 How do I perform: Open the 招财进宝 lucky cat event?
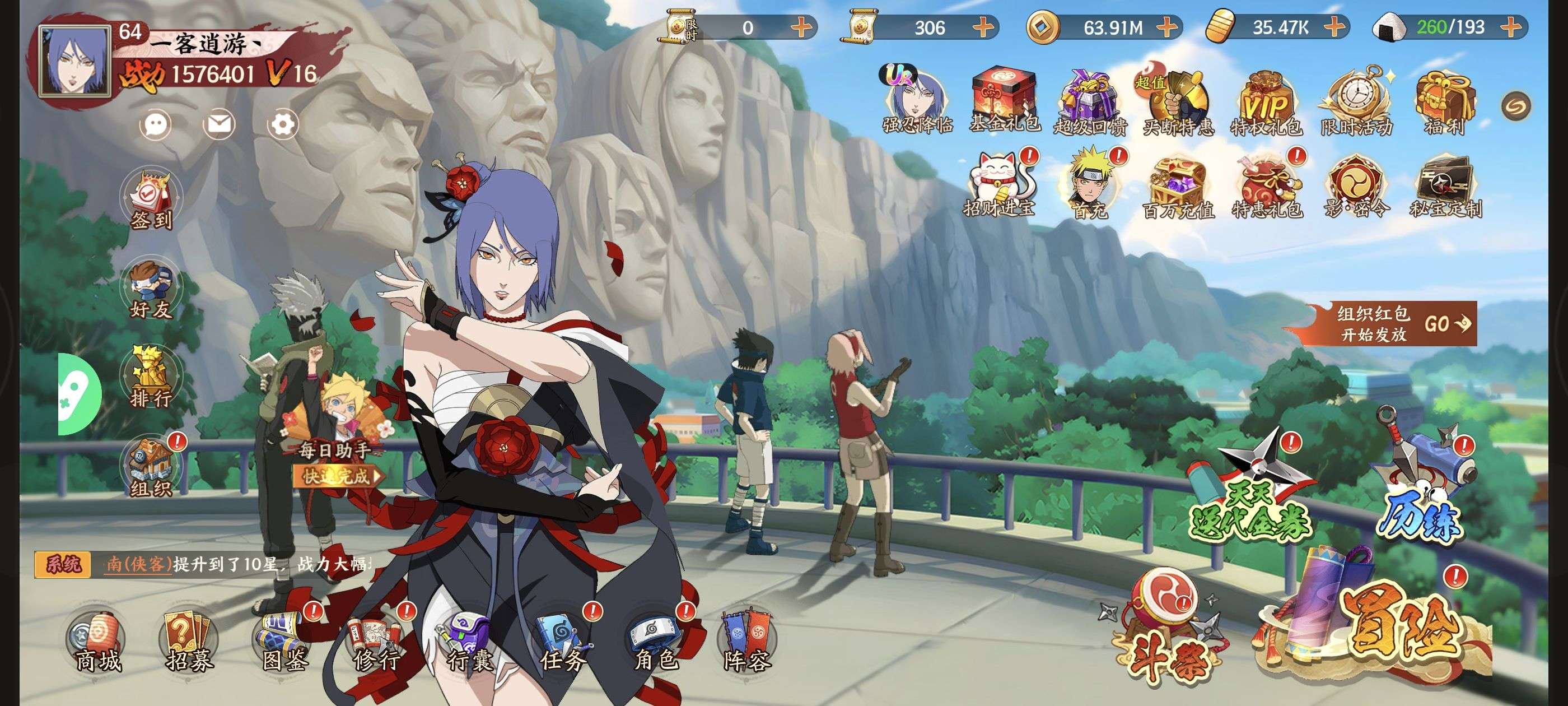click(1001, 183)
